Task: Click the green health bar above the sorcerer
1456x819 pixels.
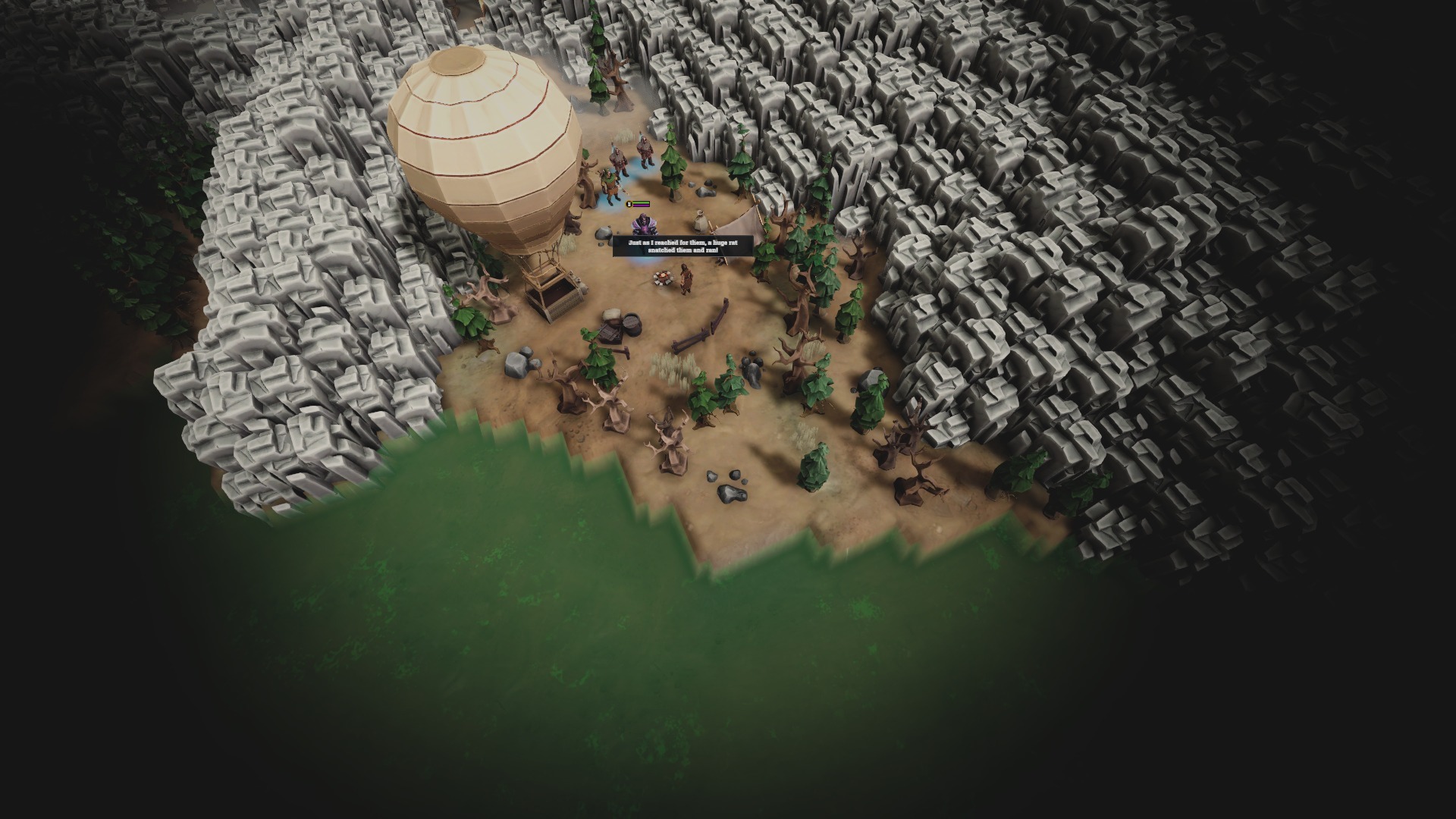Action: click(x=642, y=202)
